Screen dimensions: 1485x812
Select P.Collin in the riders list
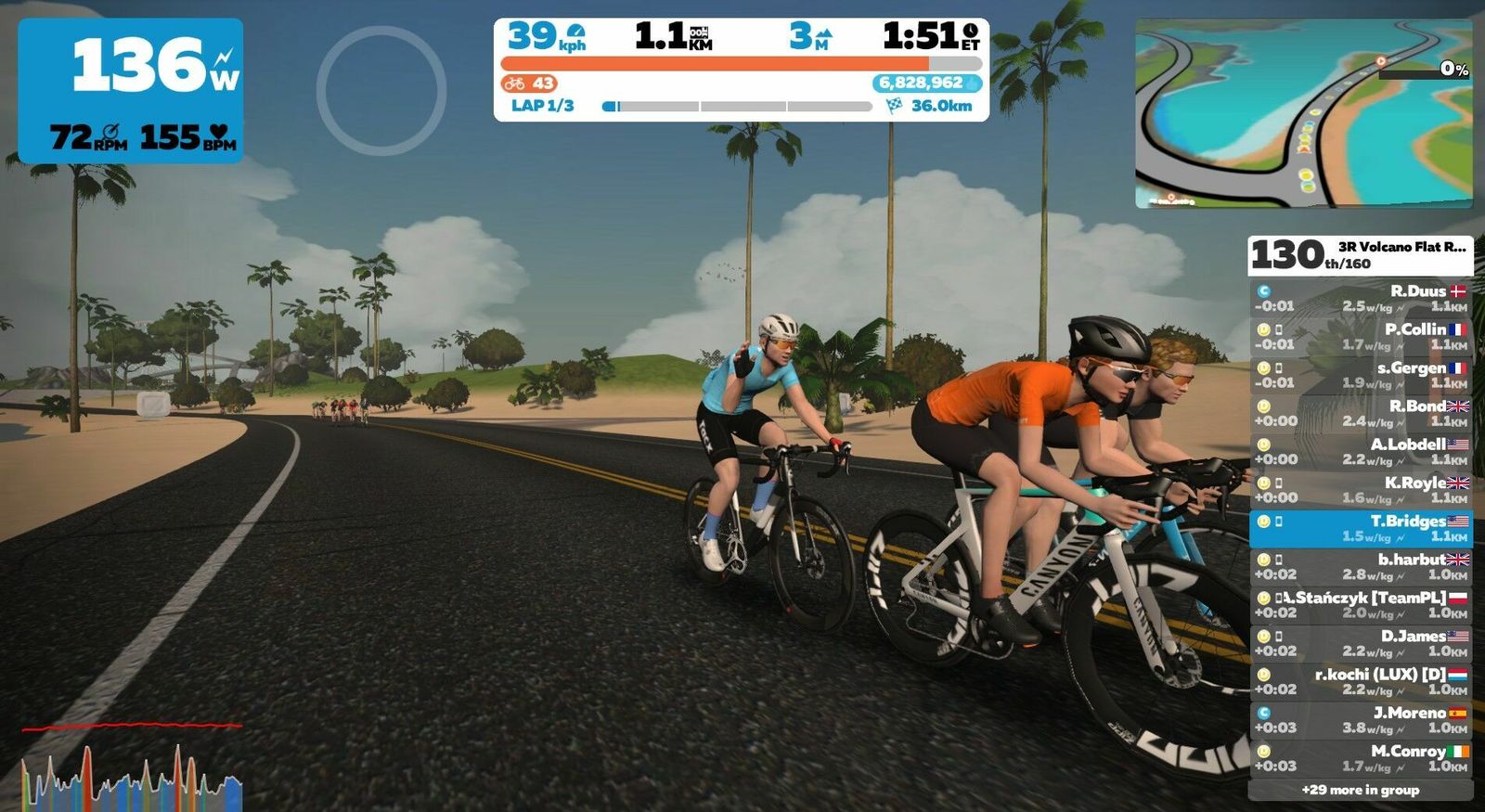(1361, 336)
